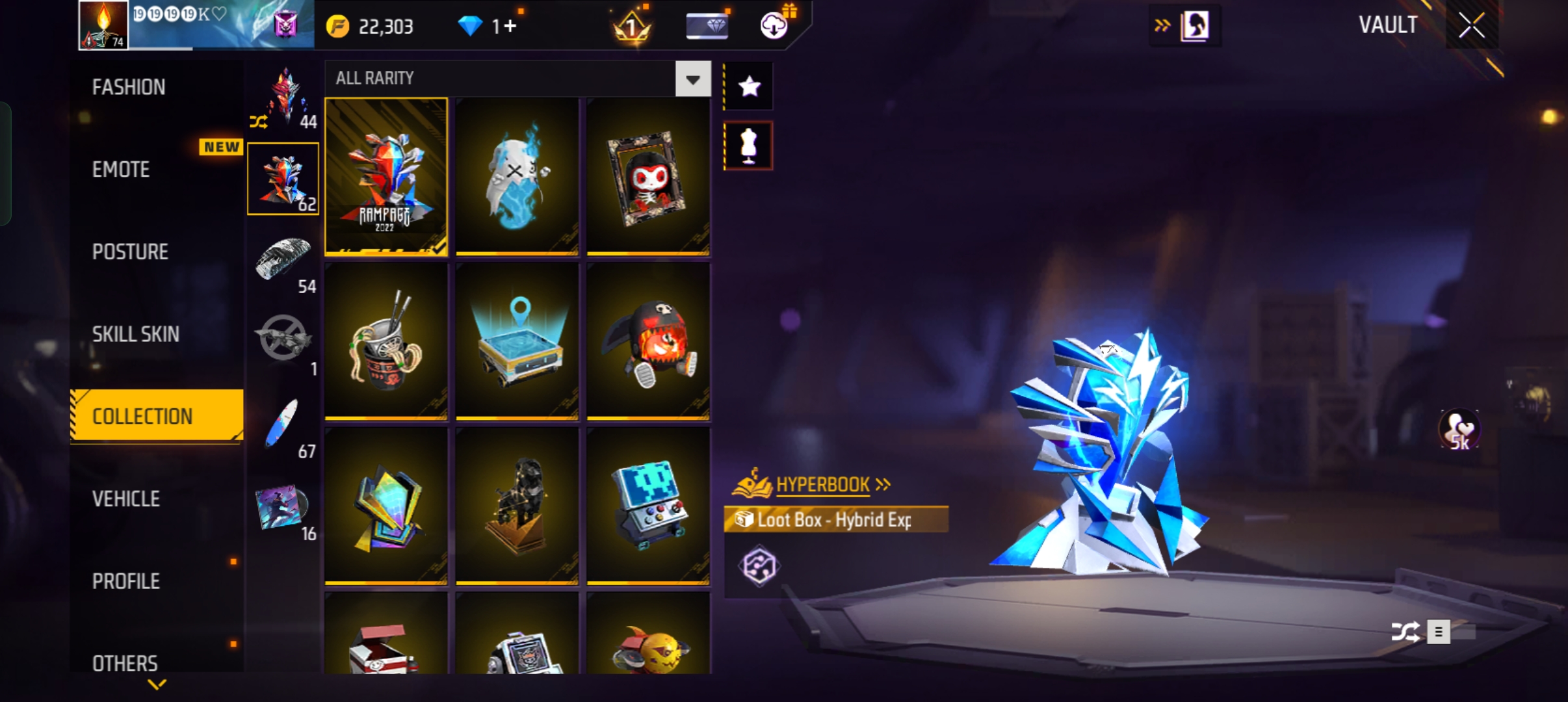1568x702 pixels.
Task: Open the Skill Skin tab
Action: pyautogui.click(x=135, y=334)
